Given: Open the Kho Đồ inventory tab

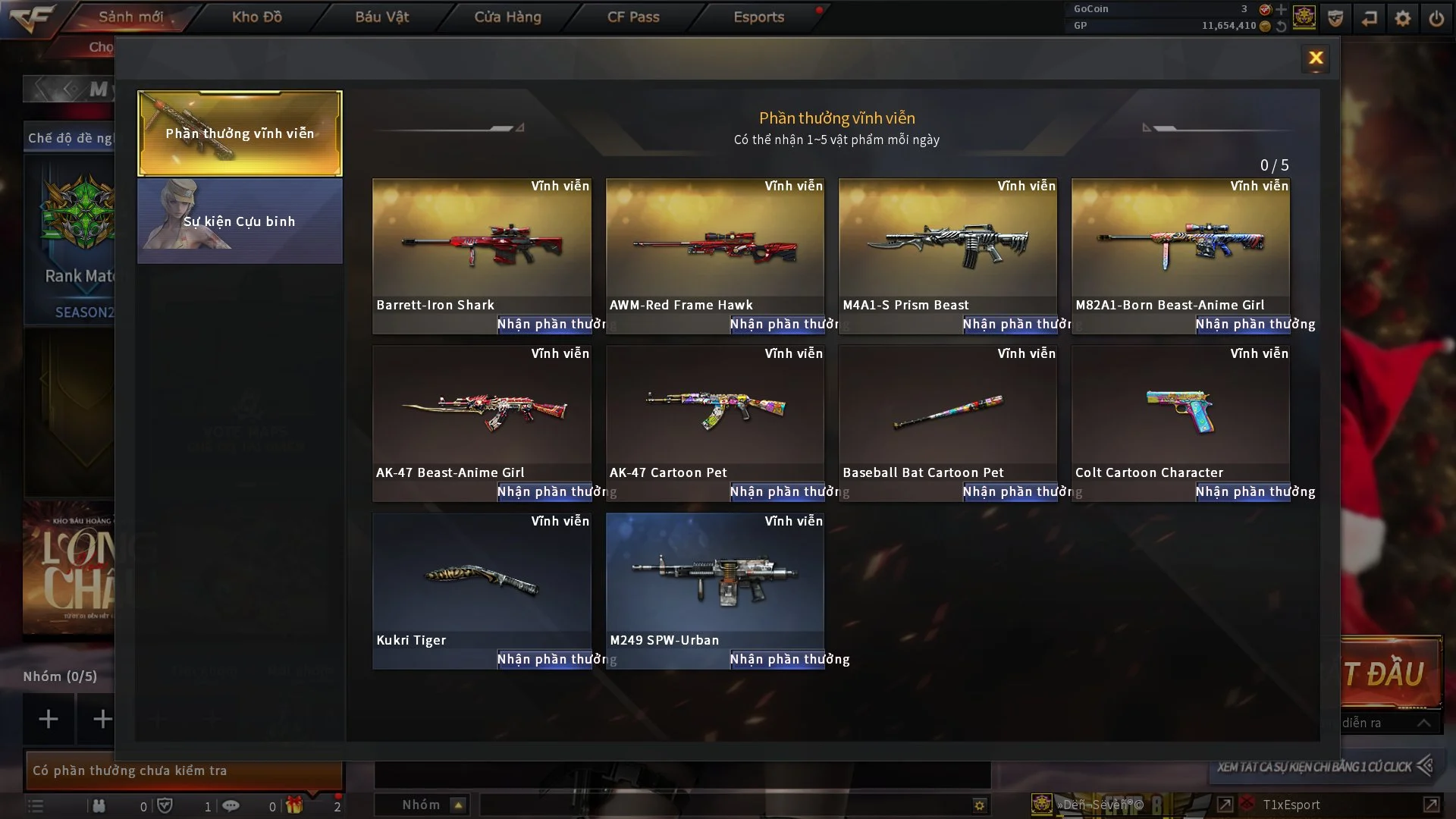Looking at the screenshot, I should [257, 17].
